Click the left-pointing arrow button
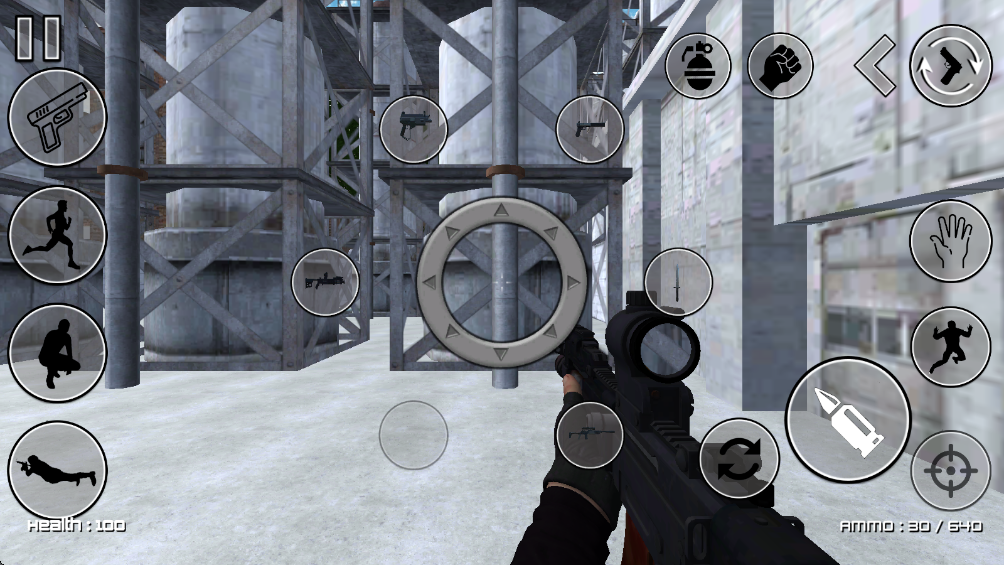This screenshot has height=565, width=1004. pyautogui.click(x=874, y=66)
